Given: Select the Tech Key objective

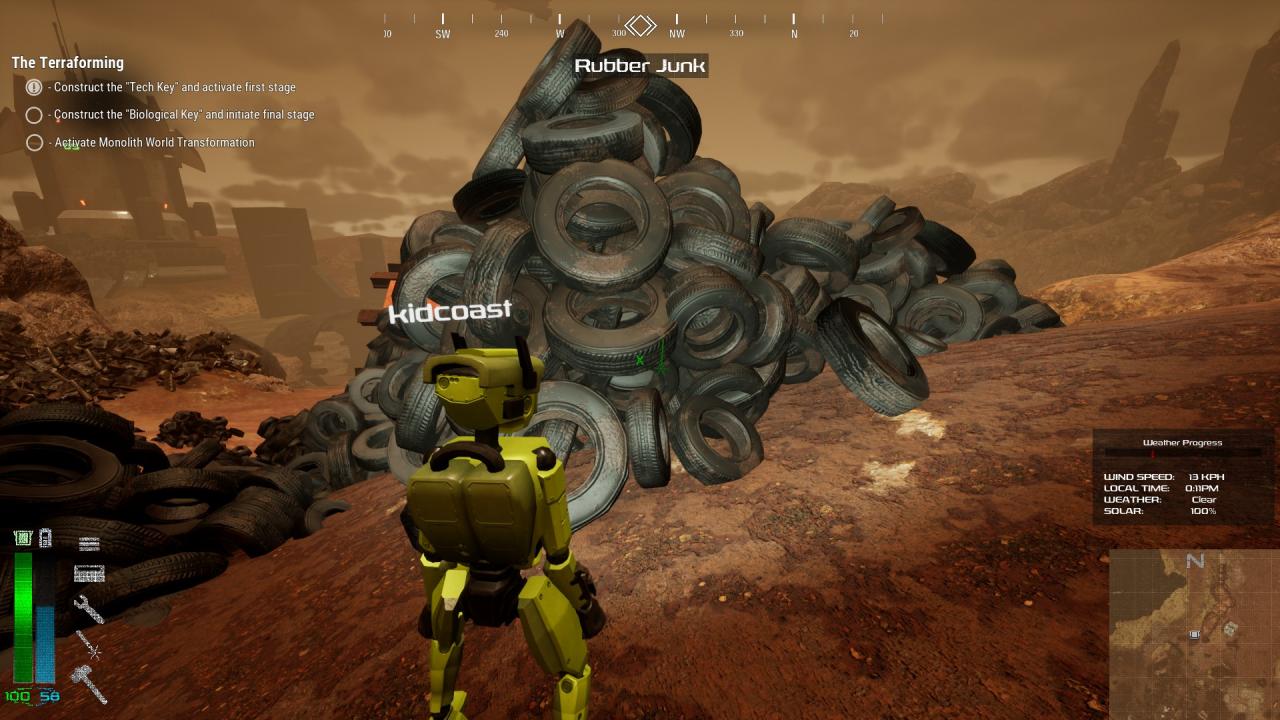Looking at the screenshot, I should 174,88.
